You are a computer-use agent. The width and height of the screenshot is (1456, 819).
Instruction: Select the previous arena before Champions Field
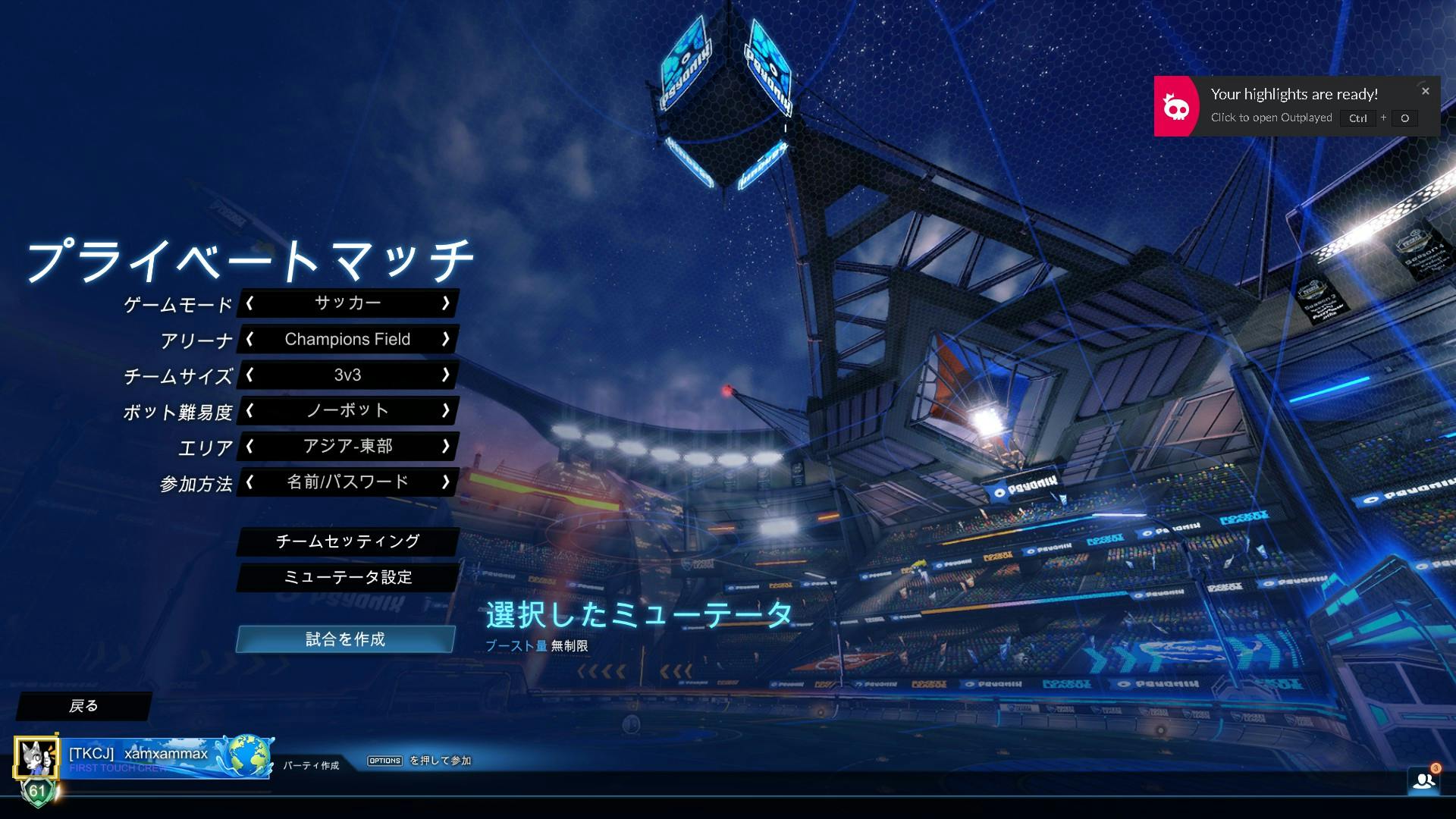tap(249, 340)
